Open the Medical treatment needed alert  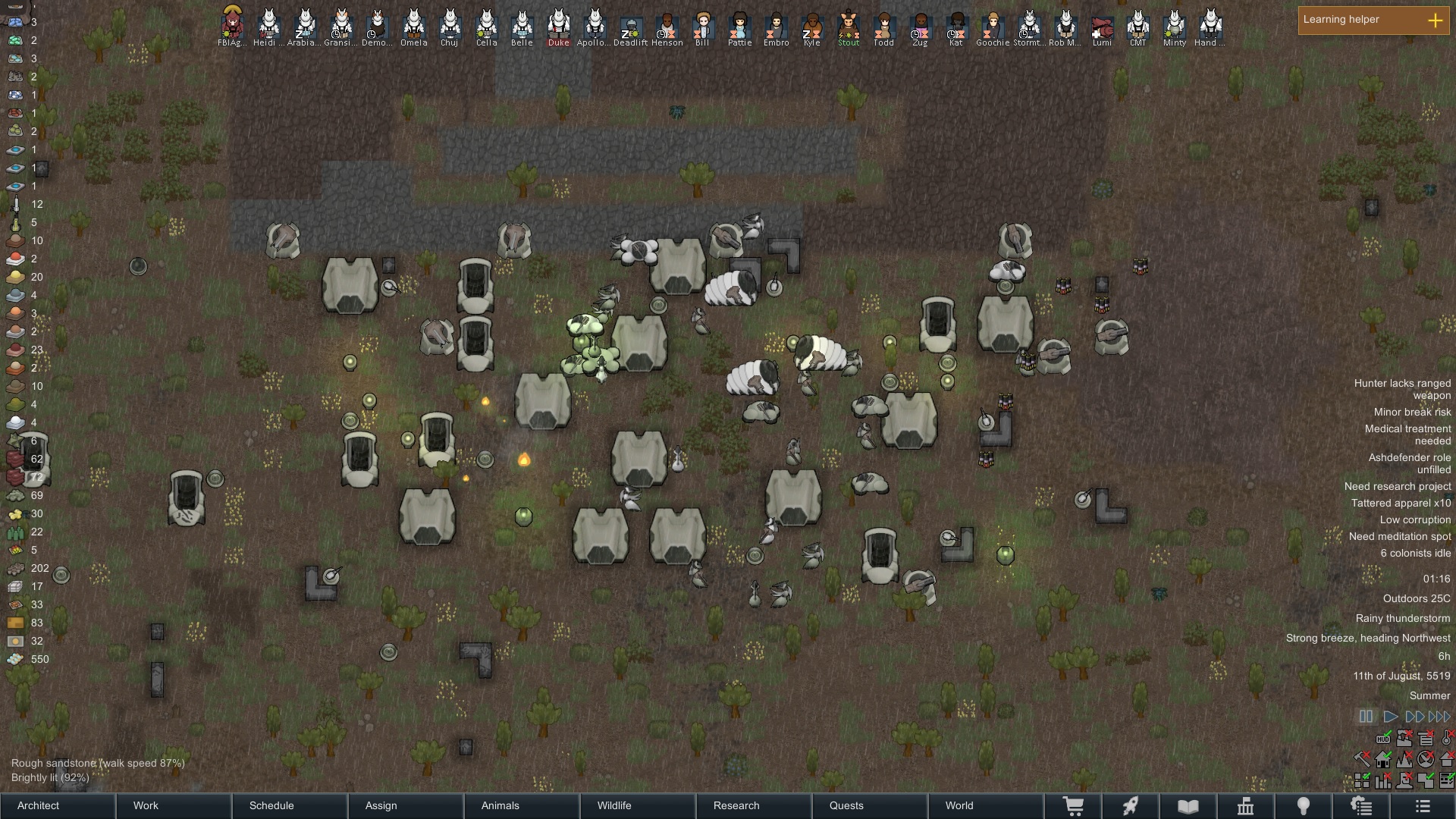[1407, 435]
